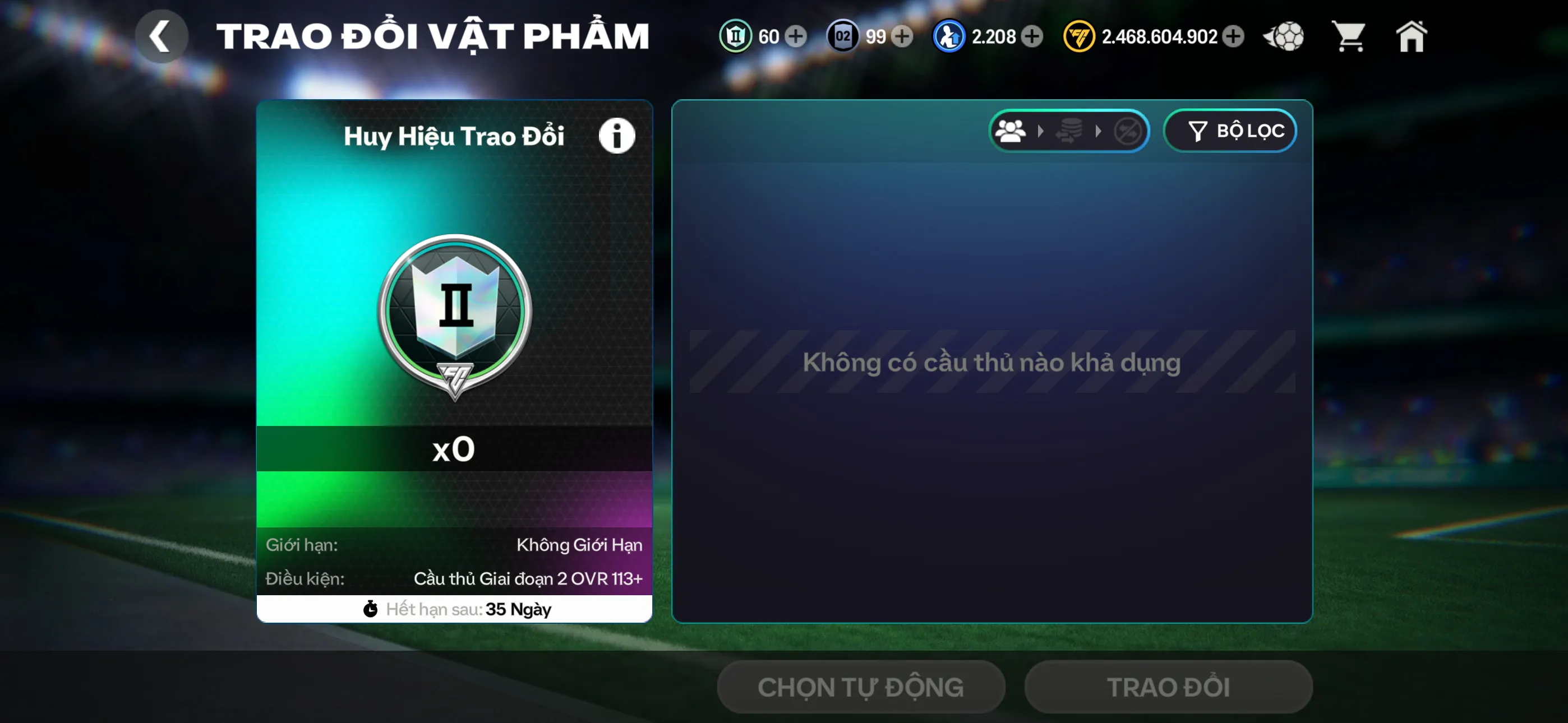
Task: Return home via the house icon
Action: (x=1412, y=36)
